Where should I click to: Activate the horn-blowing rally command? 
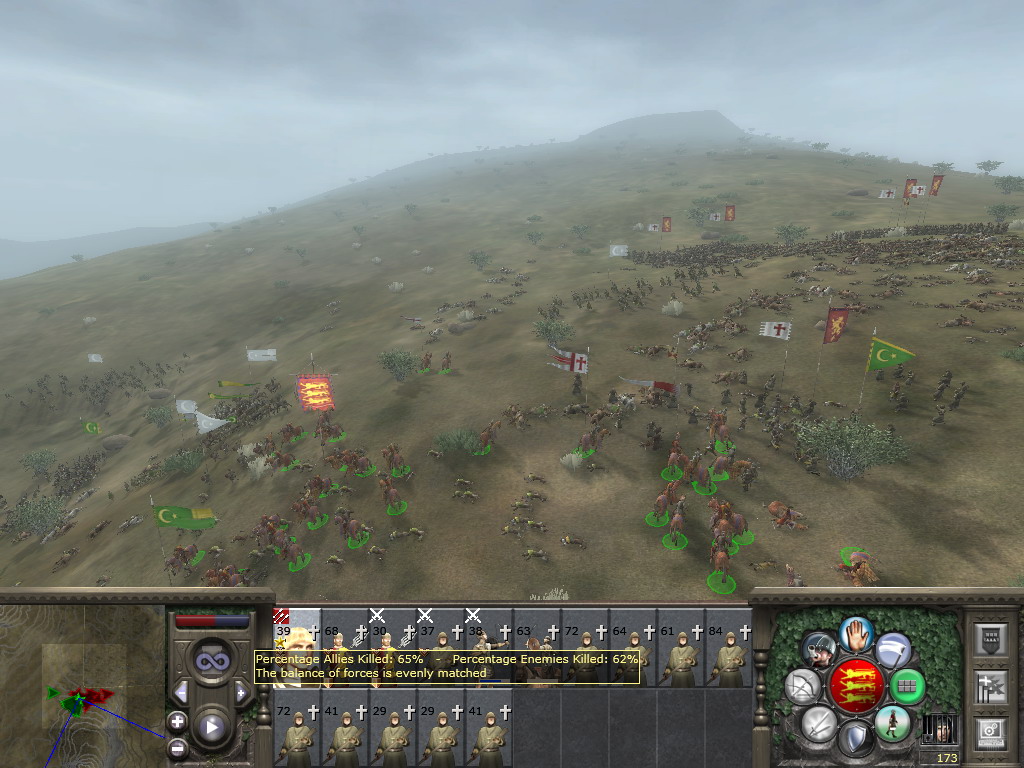821,649
